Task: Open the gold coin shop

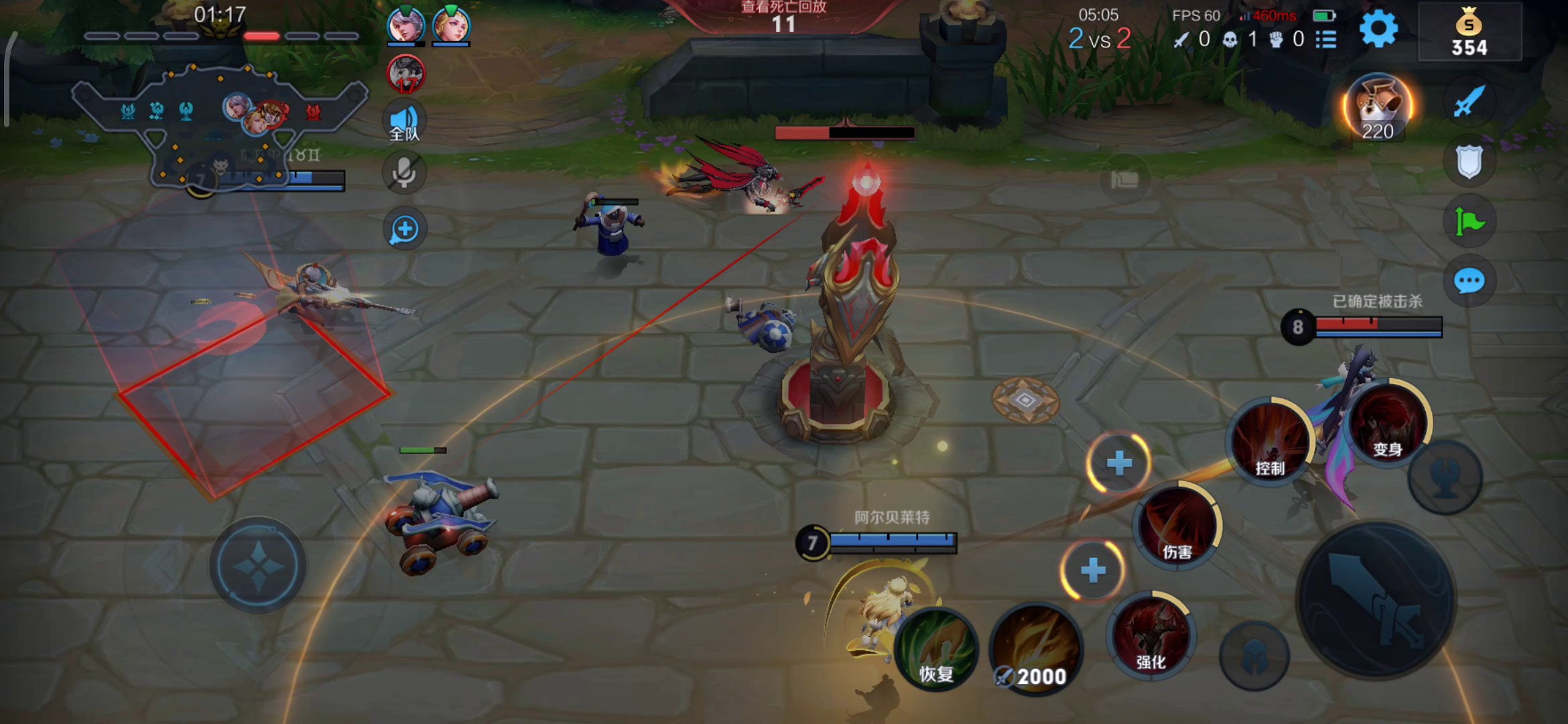Action: coord(1469,32)
